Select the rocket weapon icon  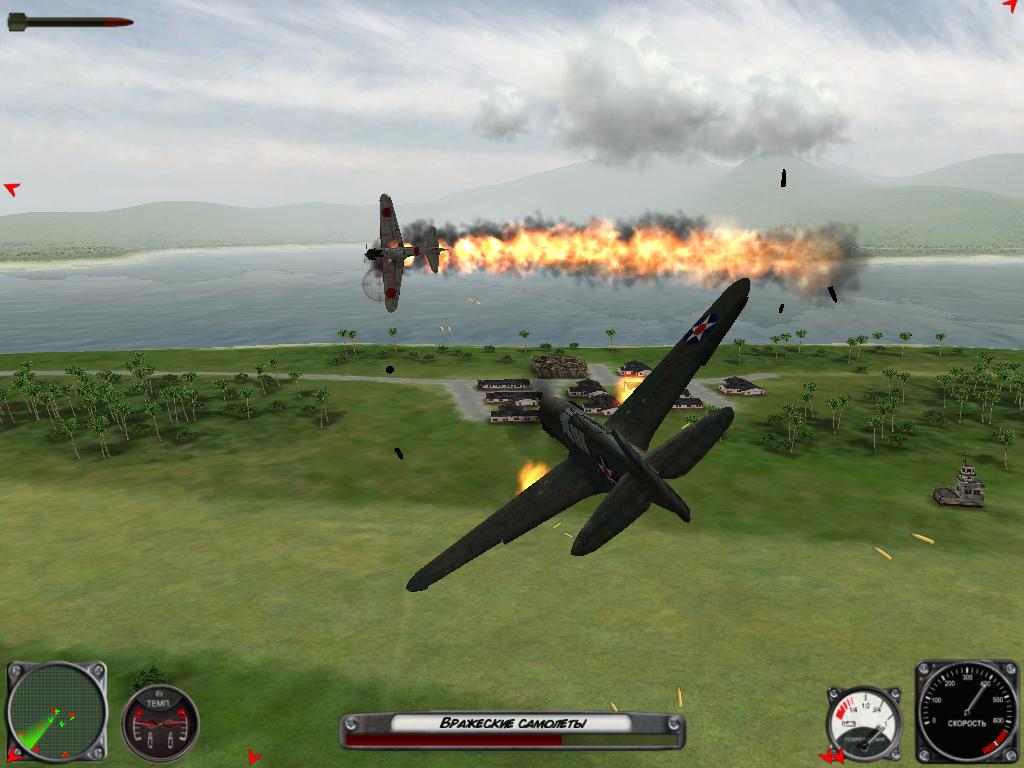point(70,21)
